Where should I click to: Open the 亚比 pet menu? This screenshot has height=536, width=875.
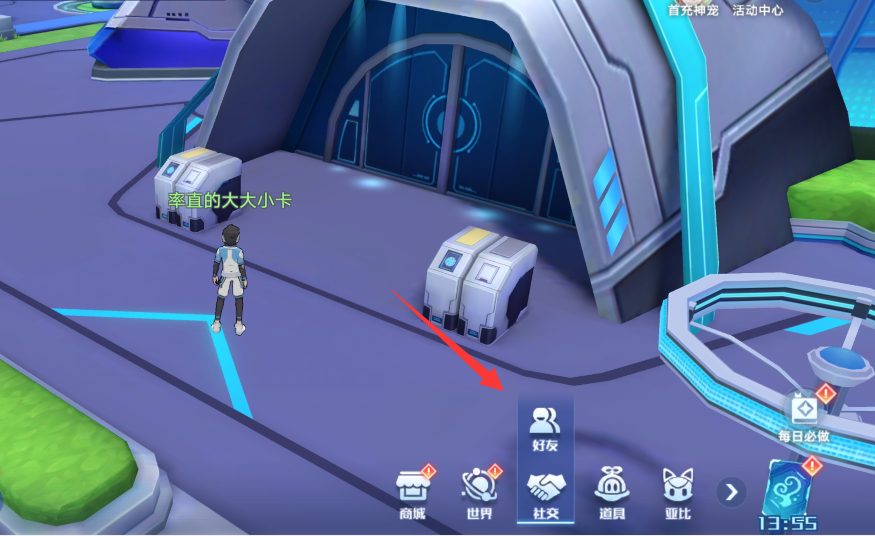click(x=677, y=494)
